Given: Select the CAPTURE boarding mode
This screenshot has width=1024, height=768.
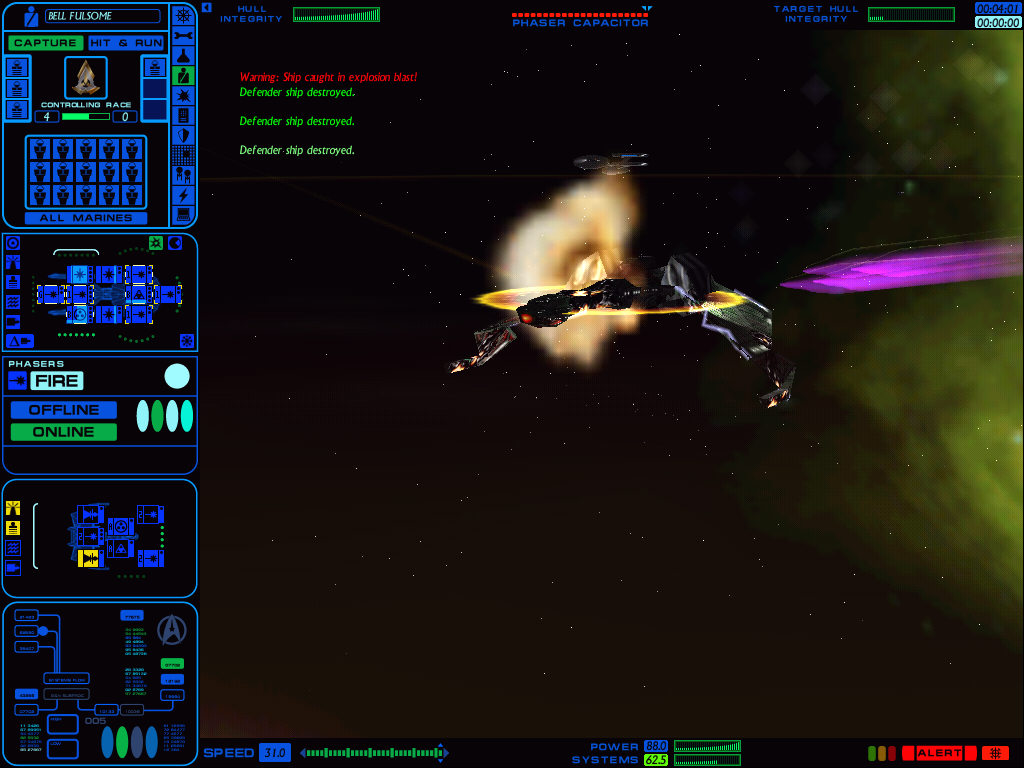Looking at the screenshot, I should coord(46,43).
